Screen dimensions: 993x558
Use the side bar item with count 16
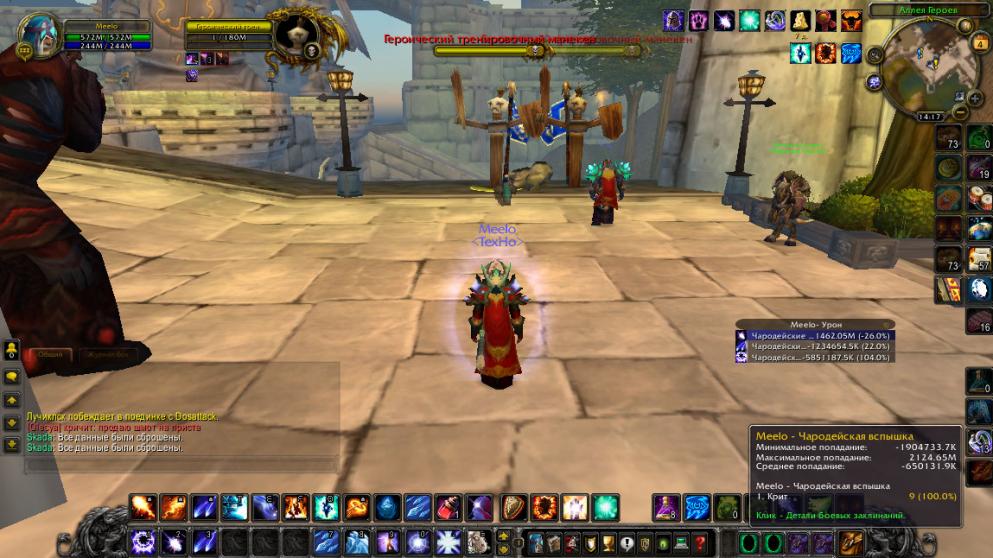pos(979,320)
